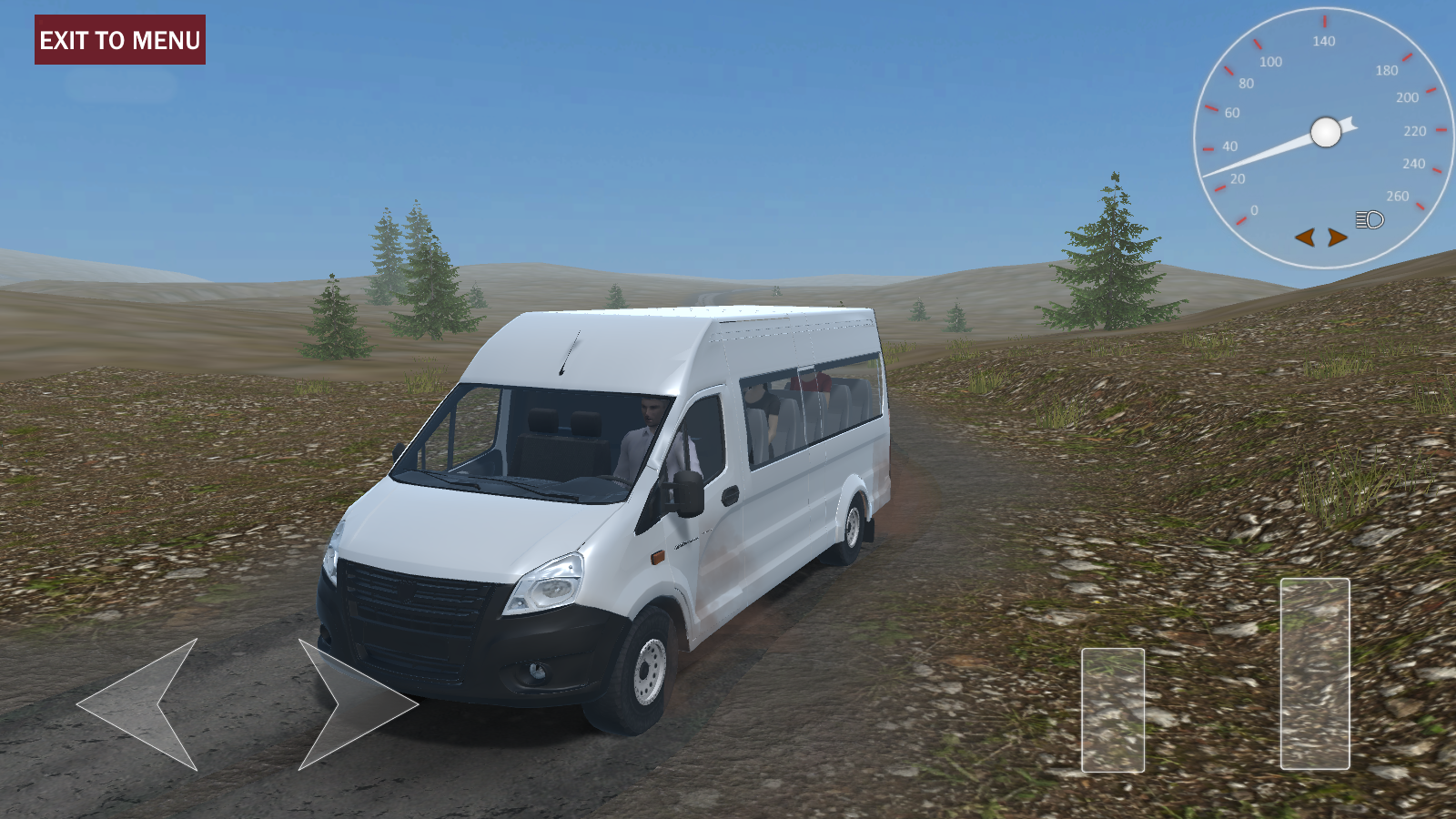Click the orange left indicator arrow

1307,236
